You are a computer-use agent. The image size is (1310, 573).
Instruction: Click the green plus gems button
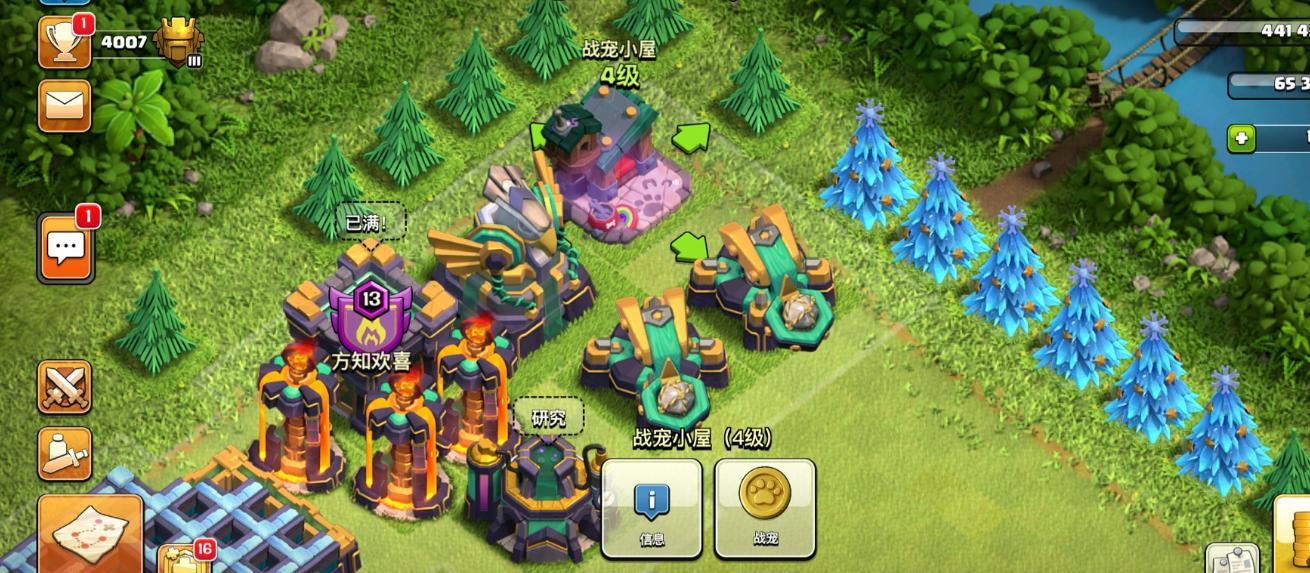click(x=1242, y=138)
